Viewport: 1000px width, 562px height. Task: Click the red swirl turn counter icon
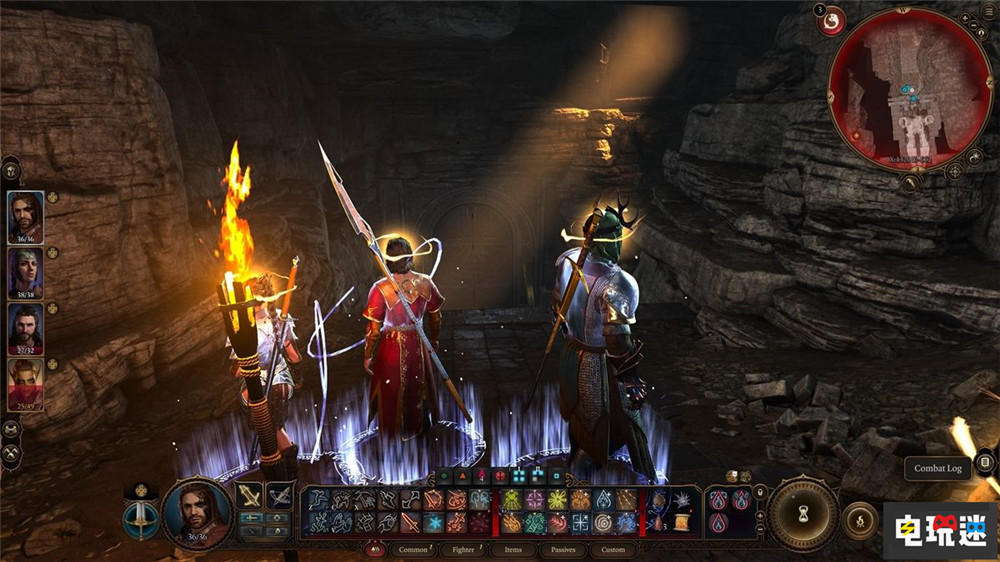point(831,20)
